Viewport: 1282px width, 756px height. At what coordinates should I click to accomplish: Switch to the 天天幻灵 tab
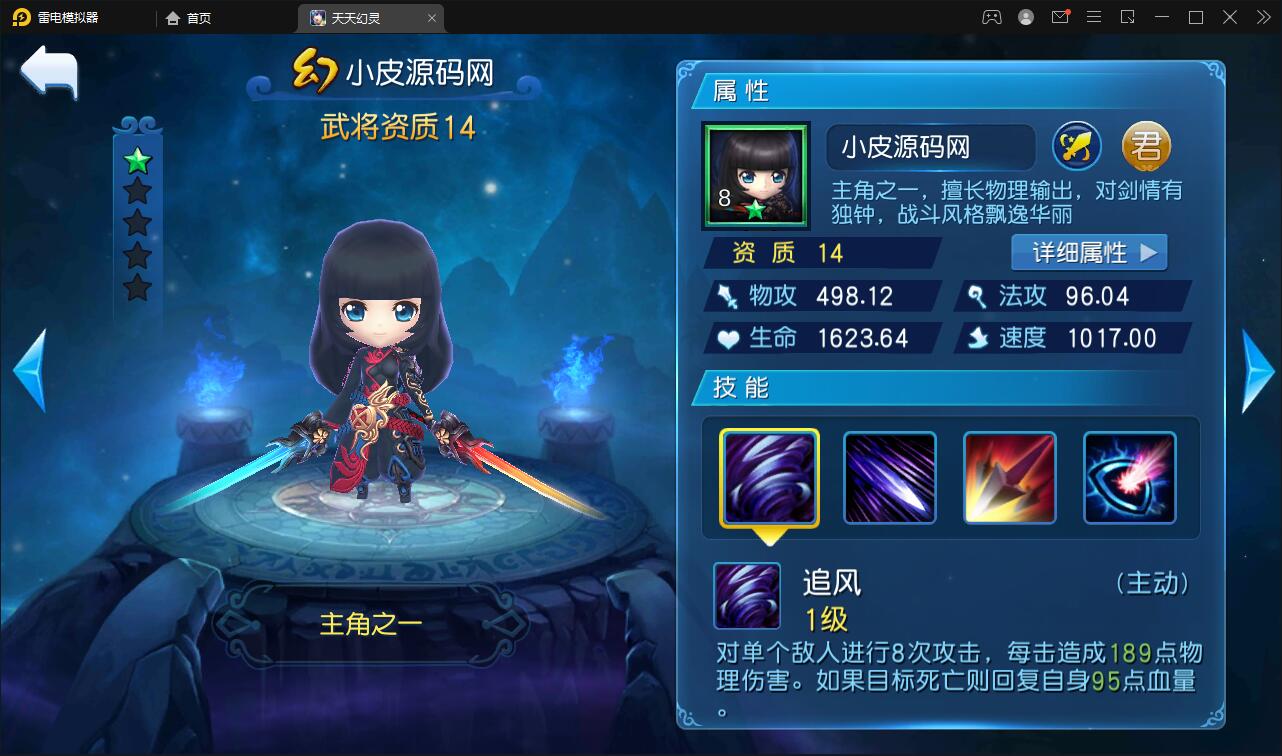click(x=361, y=18)
